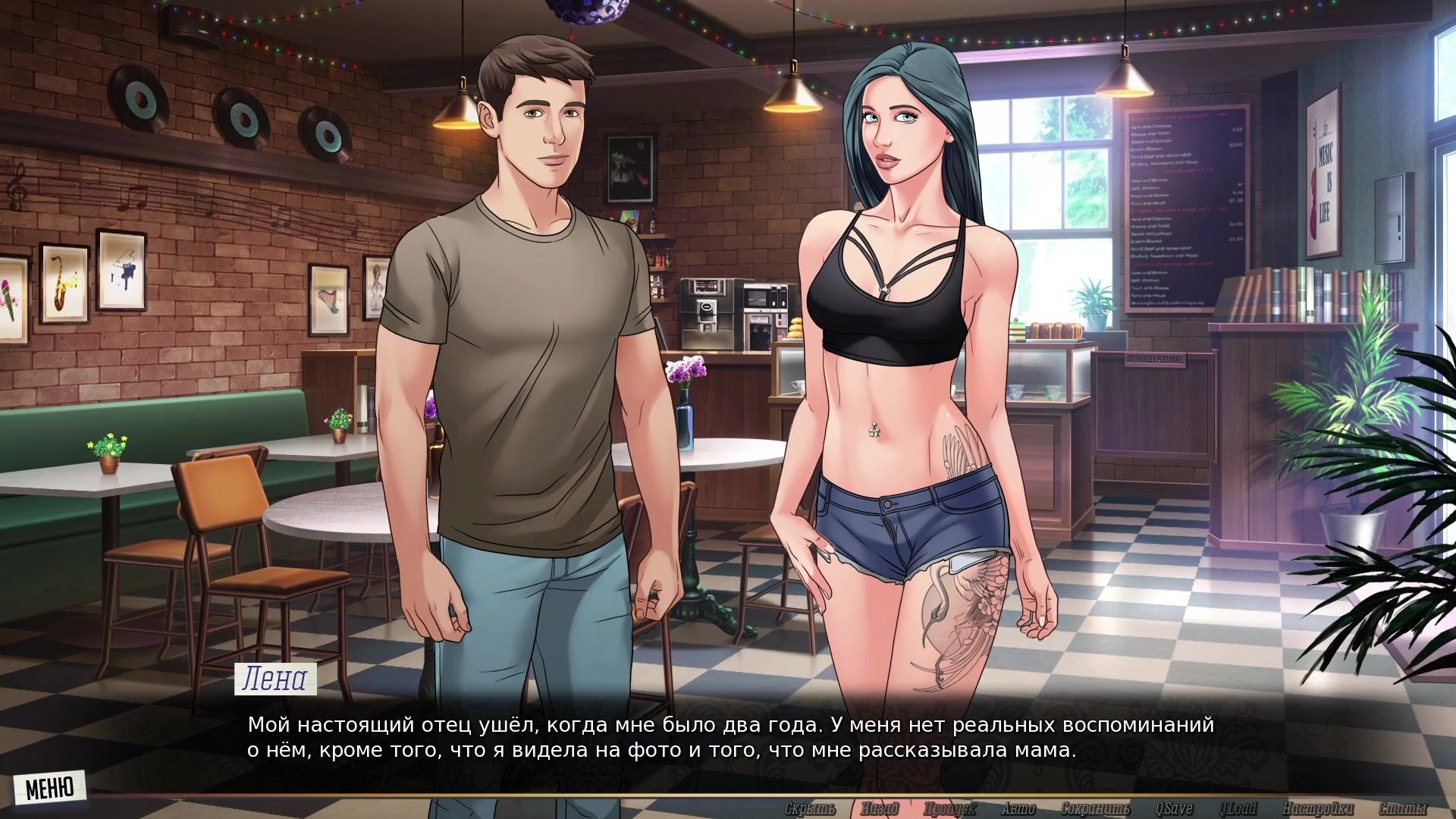1456x819 pixels.
Task: Use Q.Load to quick load
Action: coord(1238,808)
